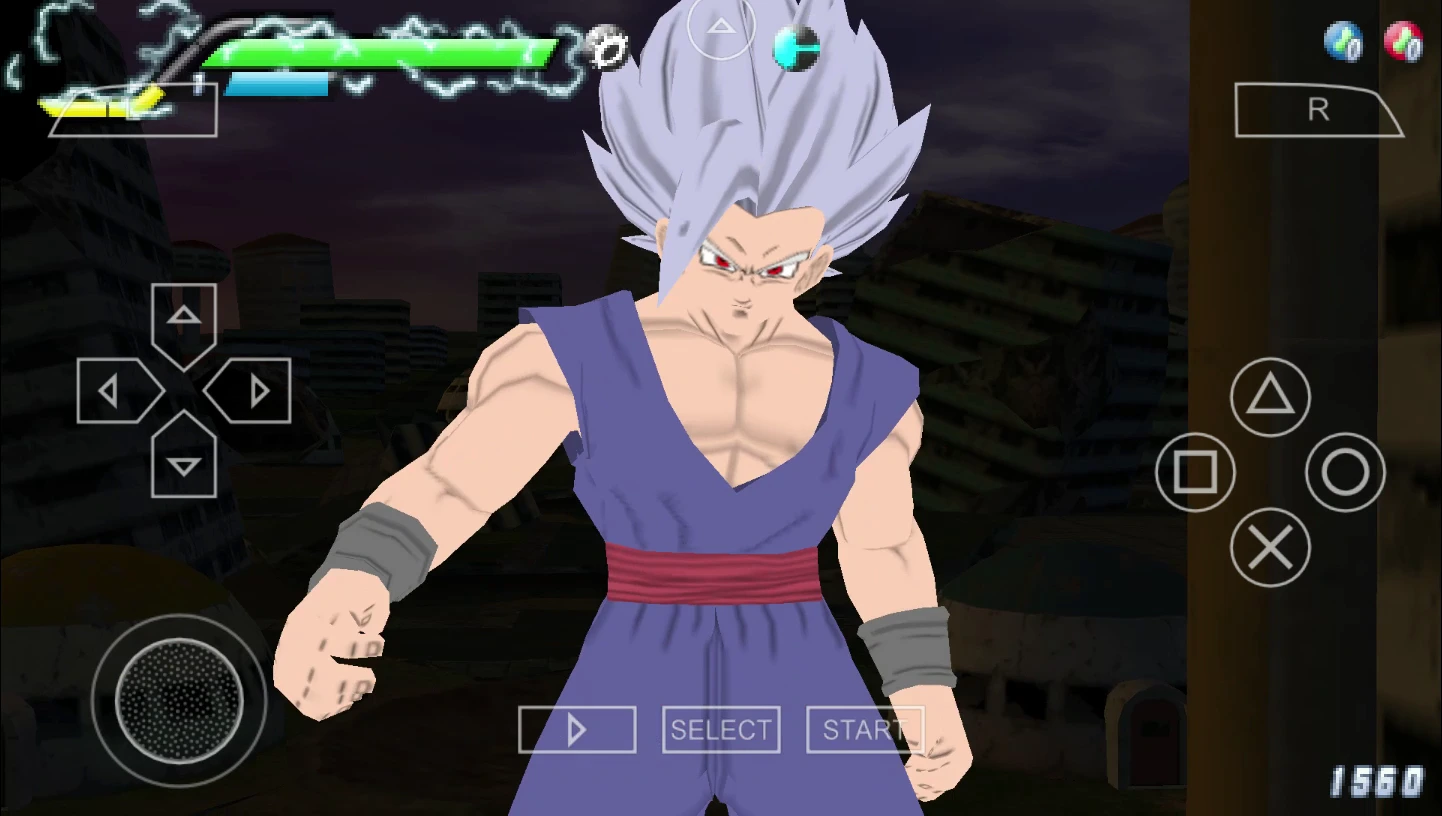Tap the D-pad right arrow
Viewport: 1442px width, 816px height.
(256, 391)
